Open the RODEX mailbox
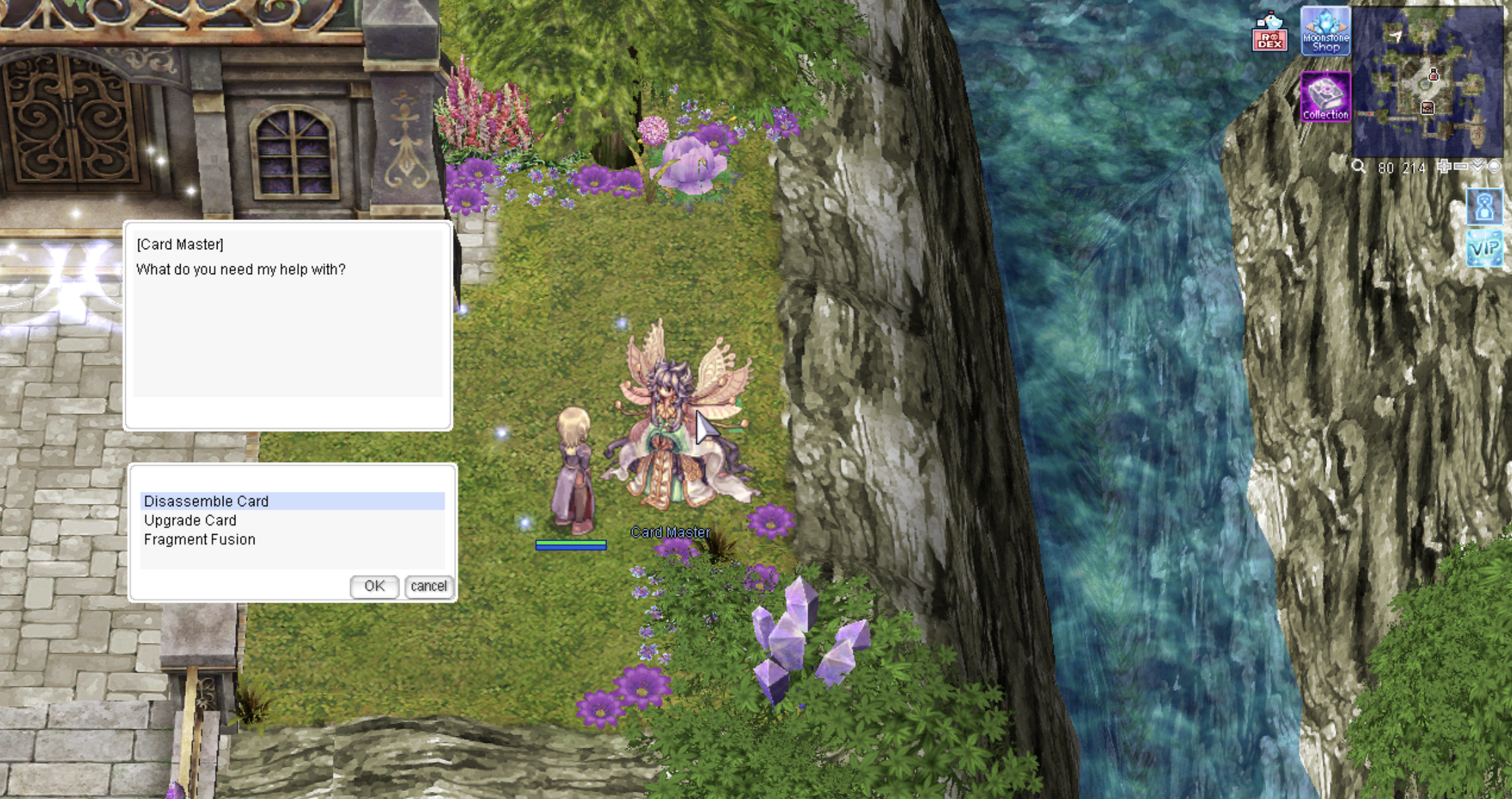 click(1269, 33)
